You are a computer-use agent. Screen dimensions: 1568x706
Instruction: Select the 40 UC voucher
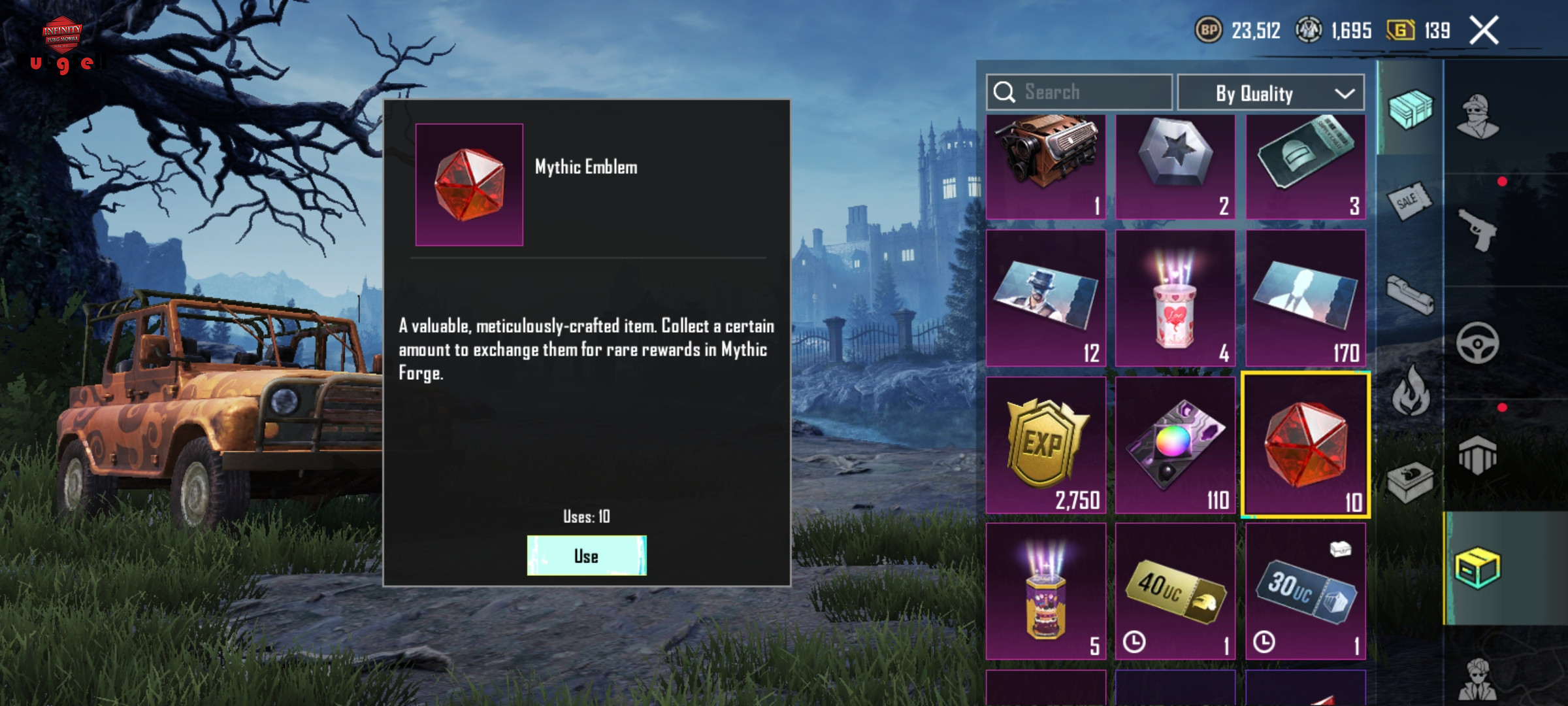click(x=1175, y=591)
